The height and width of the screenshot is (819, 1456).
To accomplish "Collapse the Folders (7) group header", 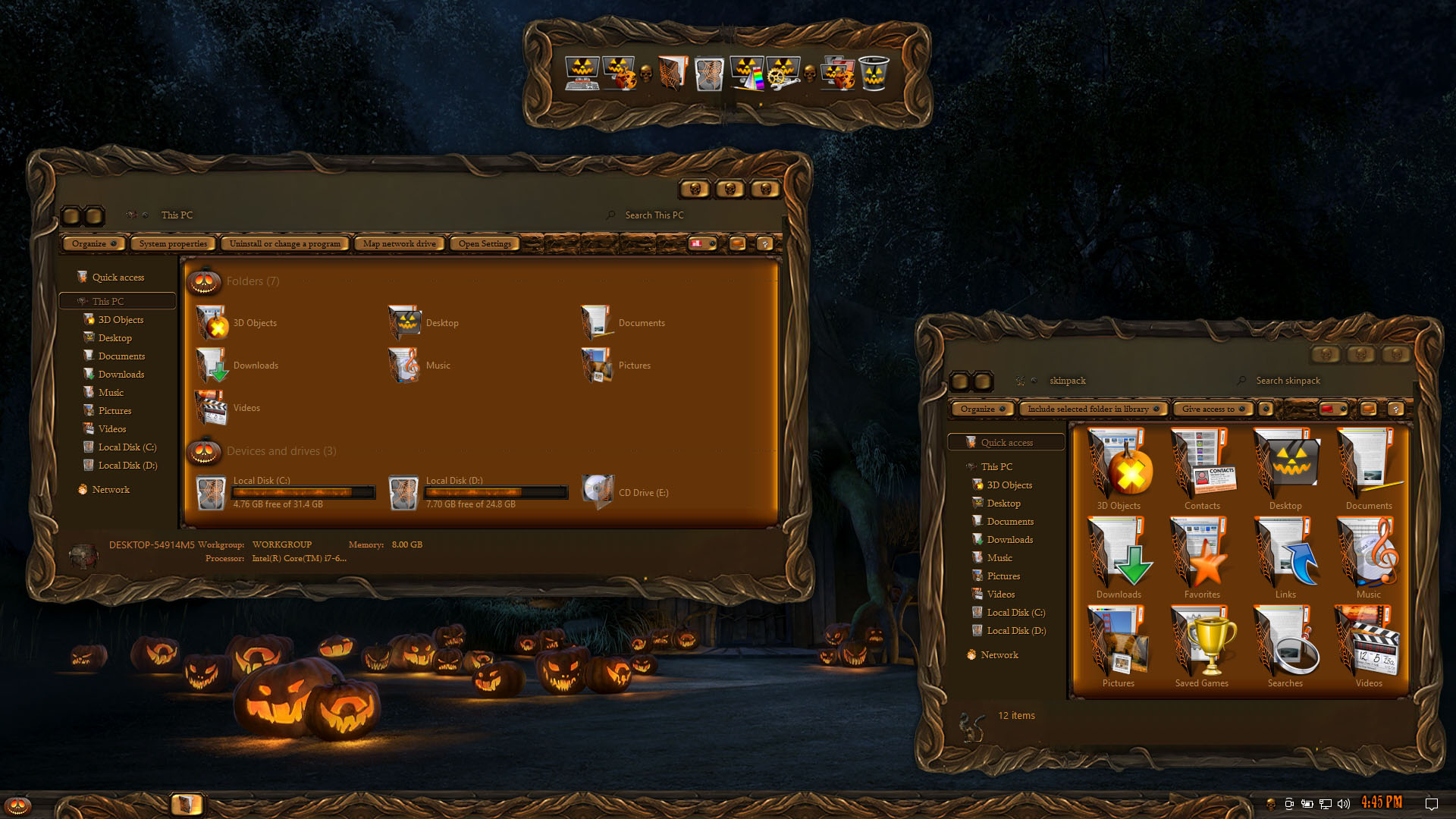I will point(253,281).
